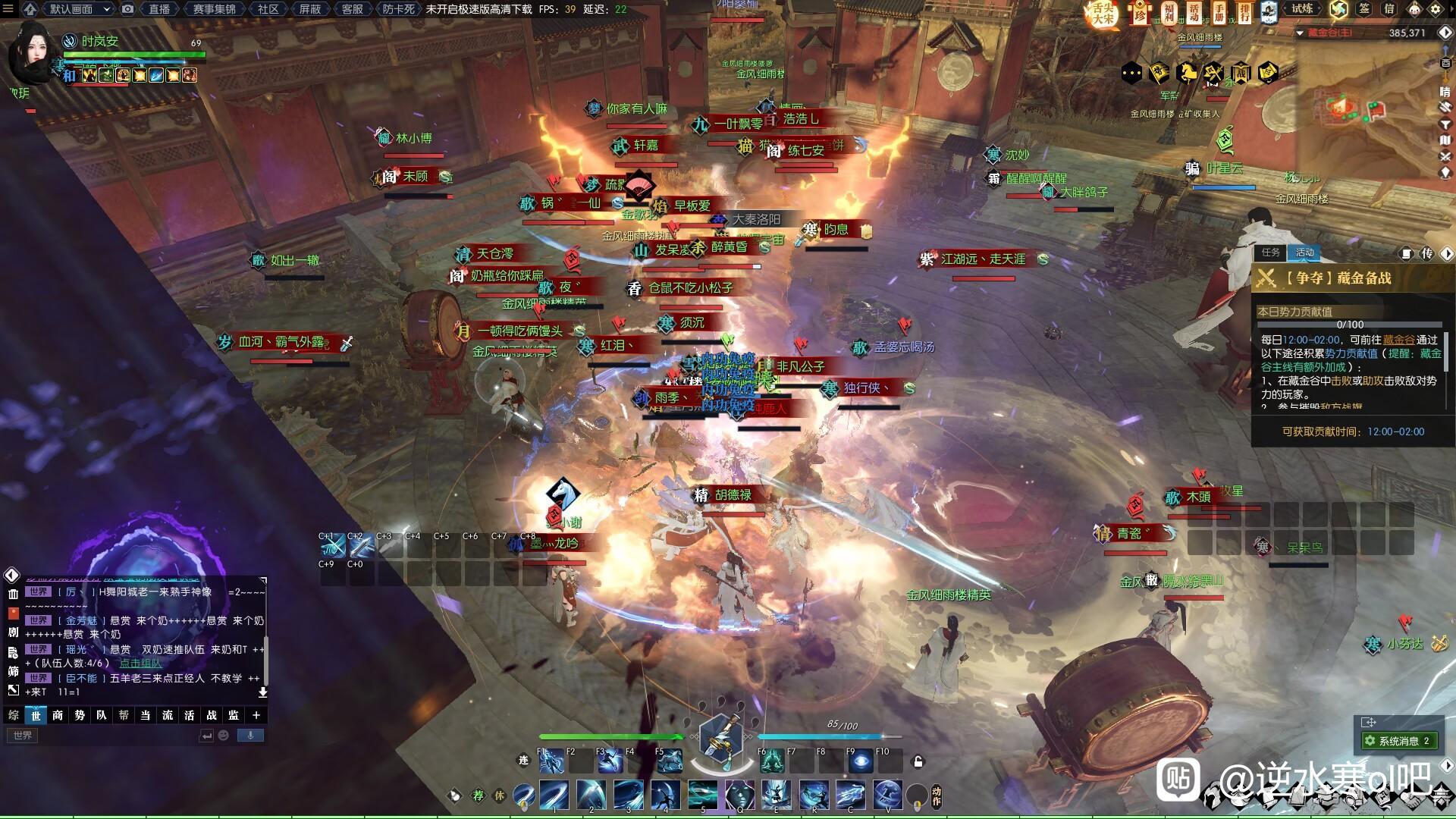This screenshot has height=819, width=1456.
Task: Open the 默认画面 graphics preset dropdown
Action: [80, 9]
